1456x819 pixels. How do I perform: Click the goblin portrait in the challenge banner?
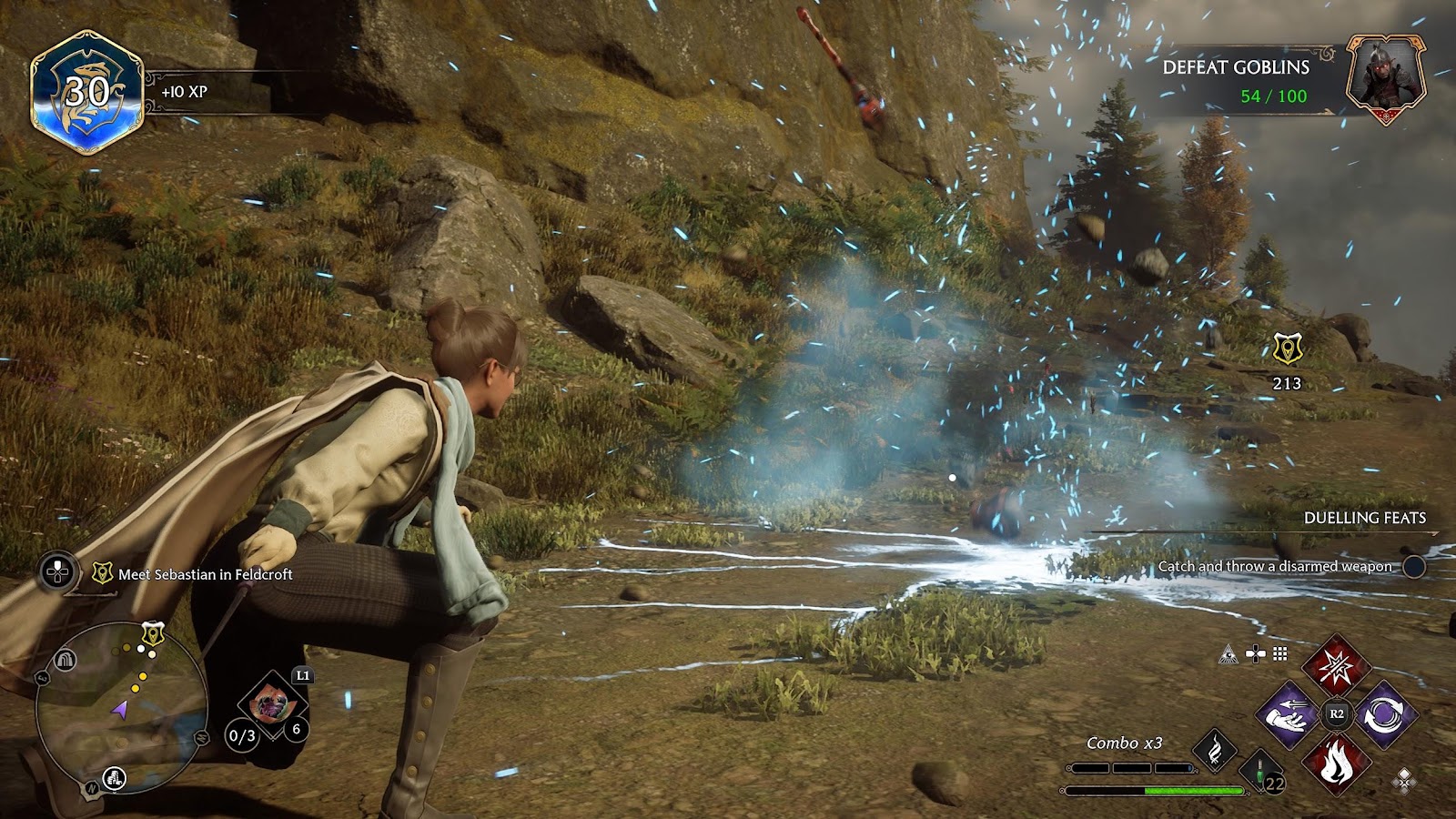click(x=1385, y=76)
